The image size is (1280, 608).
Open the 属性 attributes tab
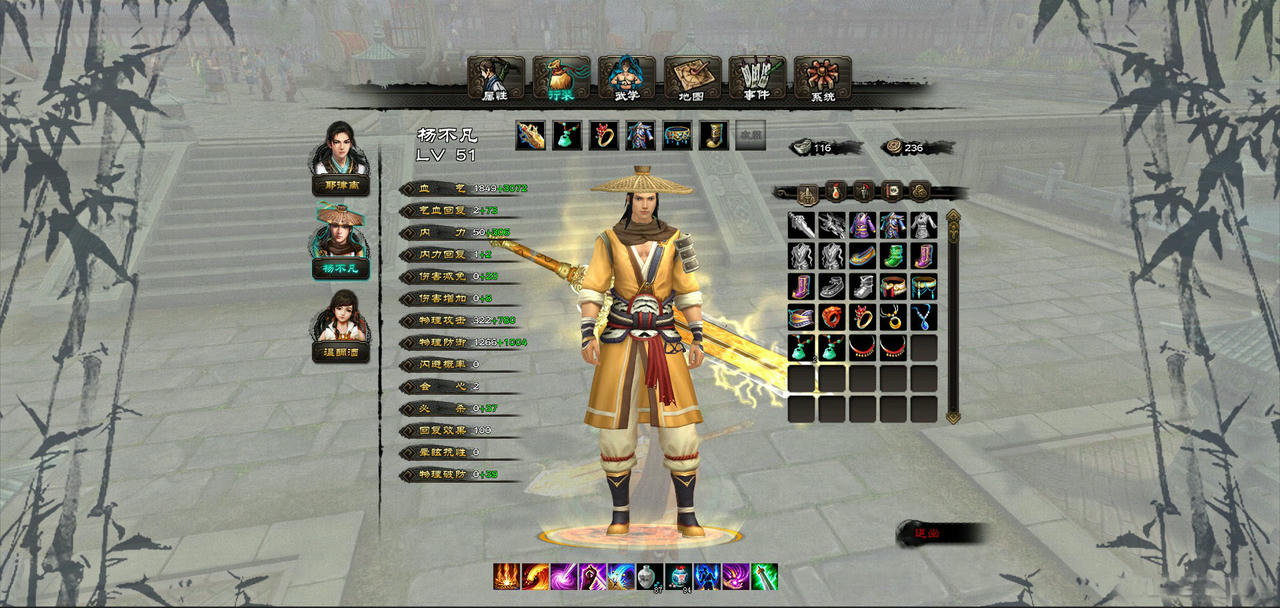(495, 78)
